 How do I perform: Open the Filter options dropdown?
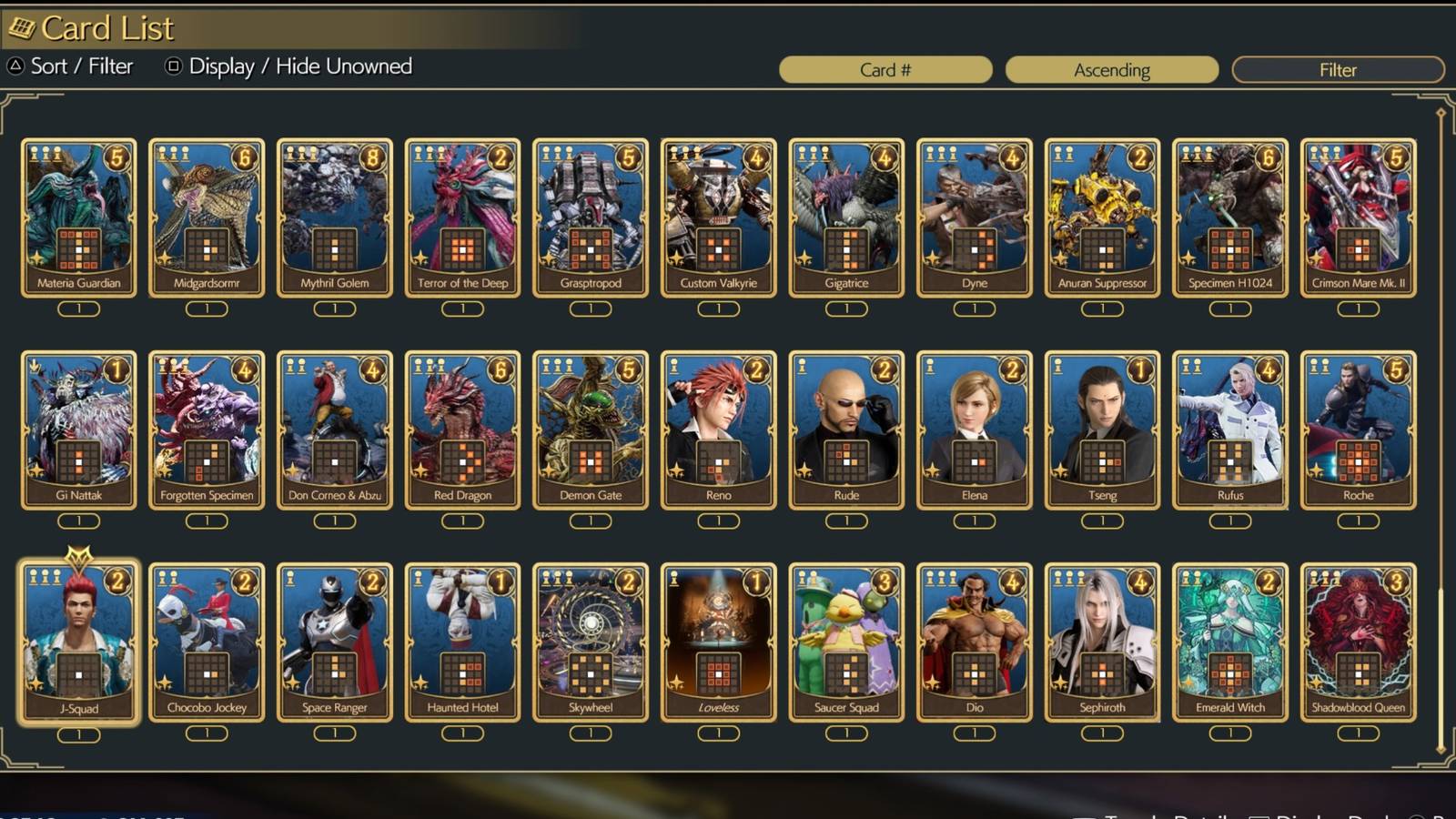1338,69
